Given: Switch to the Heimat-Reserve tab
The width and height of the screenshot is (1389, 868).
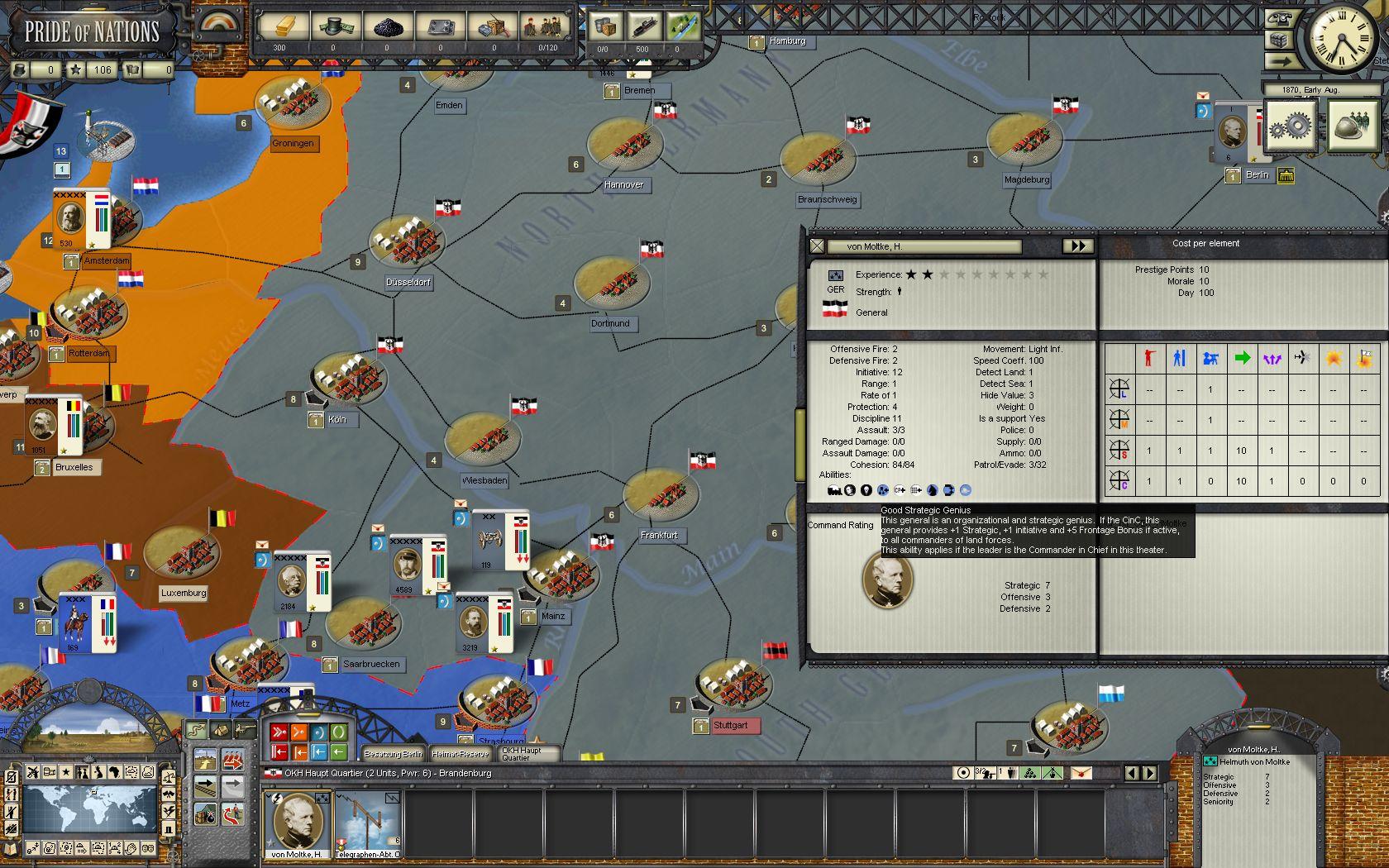Looking at the screenshot, I should (x=461, y=754).
